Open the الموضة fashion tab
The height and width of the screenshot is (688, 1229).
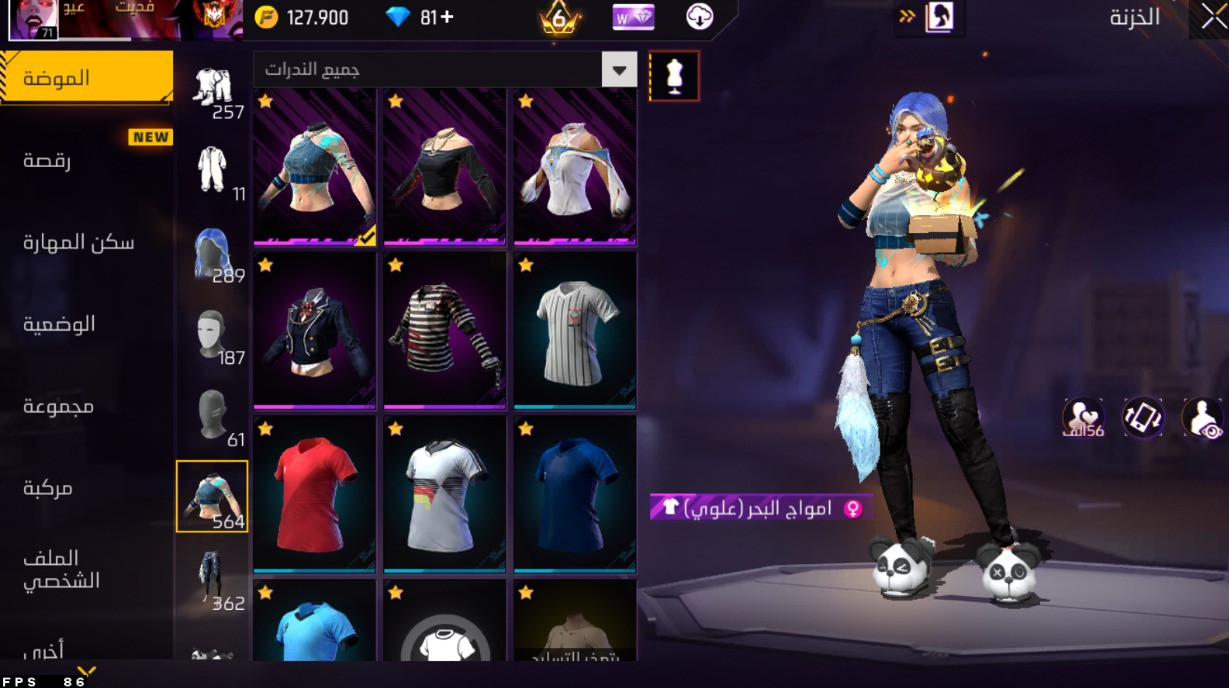(86, 77)
